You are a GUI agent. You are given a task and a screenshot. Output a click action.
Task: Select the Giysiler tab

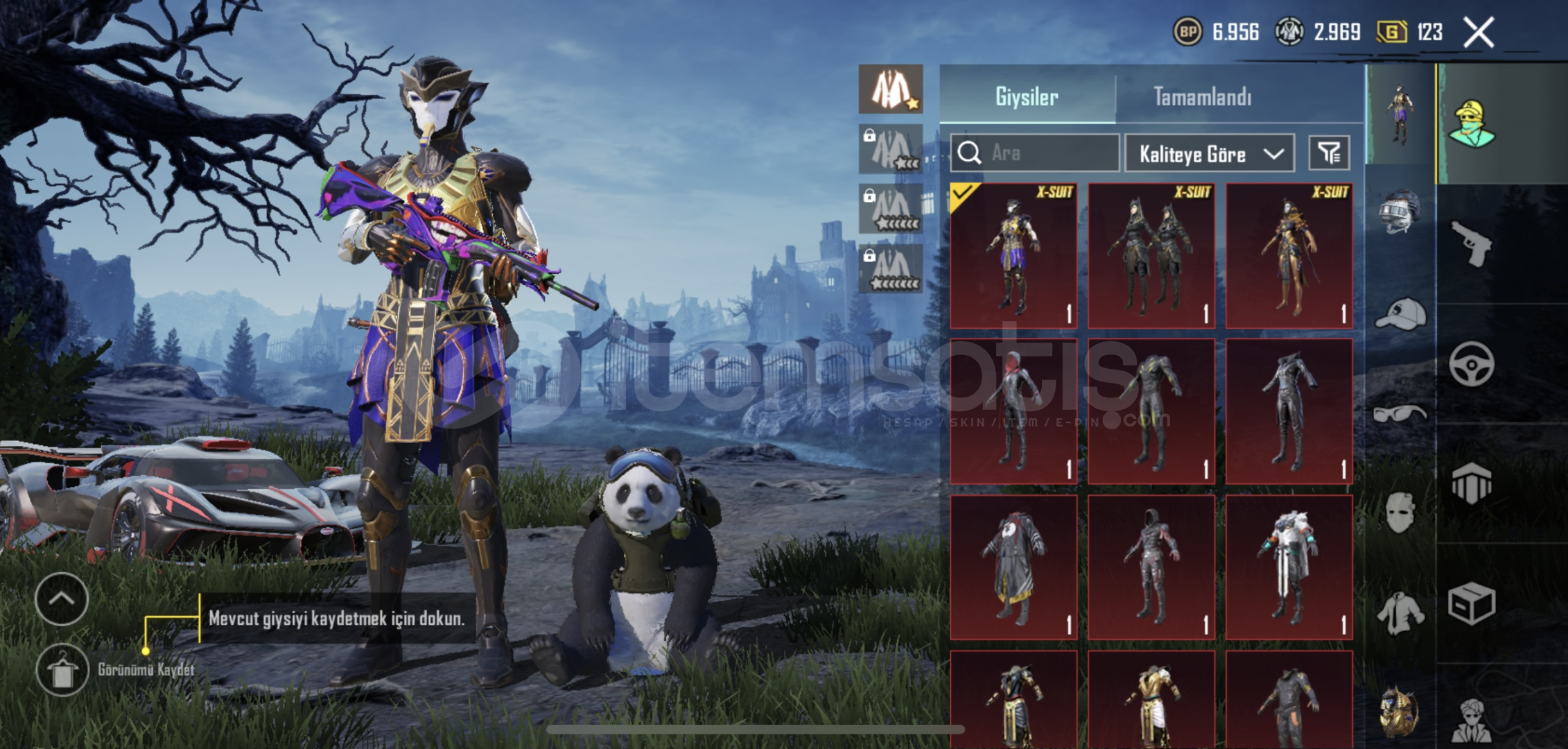[1027, 96]
